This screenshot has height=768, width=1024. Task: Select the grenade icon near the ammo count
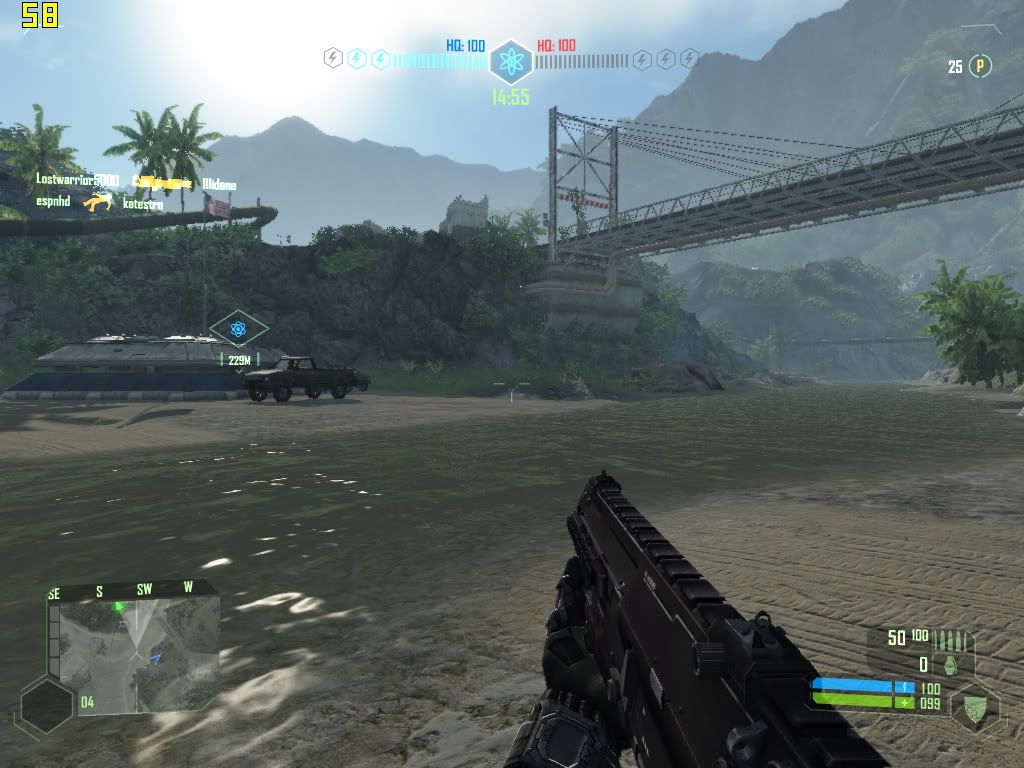(x=950, y=664)
